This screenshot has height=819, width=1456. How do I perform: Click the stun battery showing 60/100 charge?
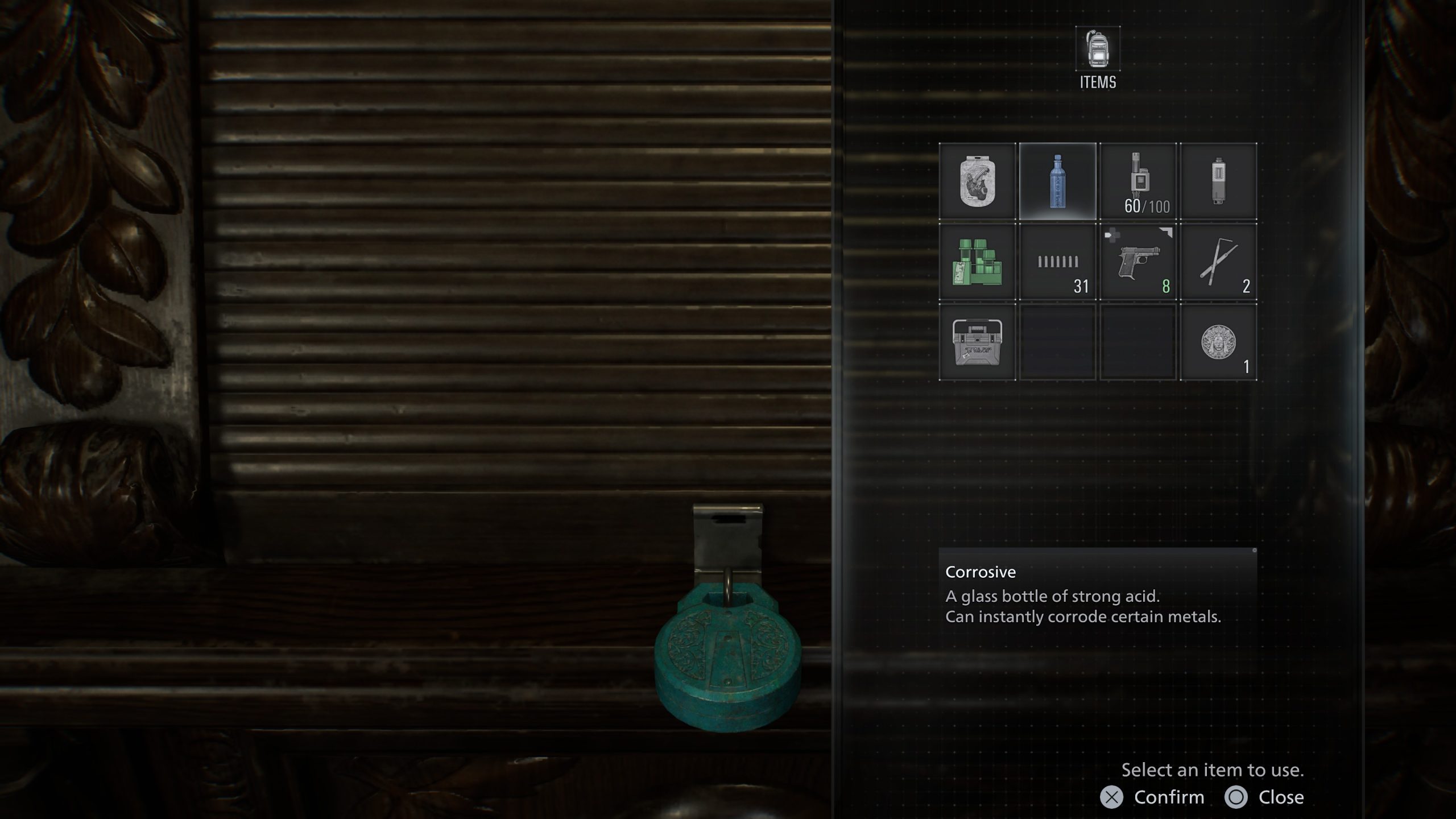(x=1137, y=180)
